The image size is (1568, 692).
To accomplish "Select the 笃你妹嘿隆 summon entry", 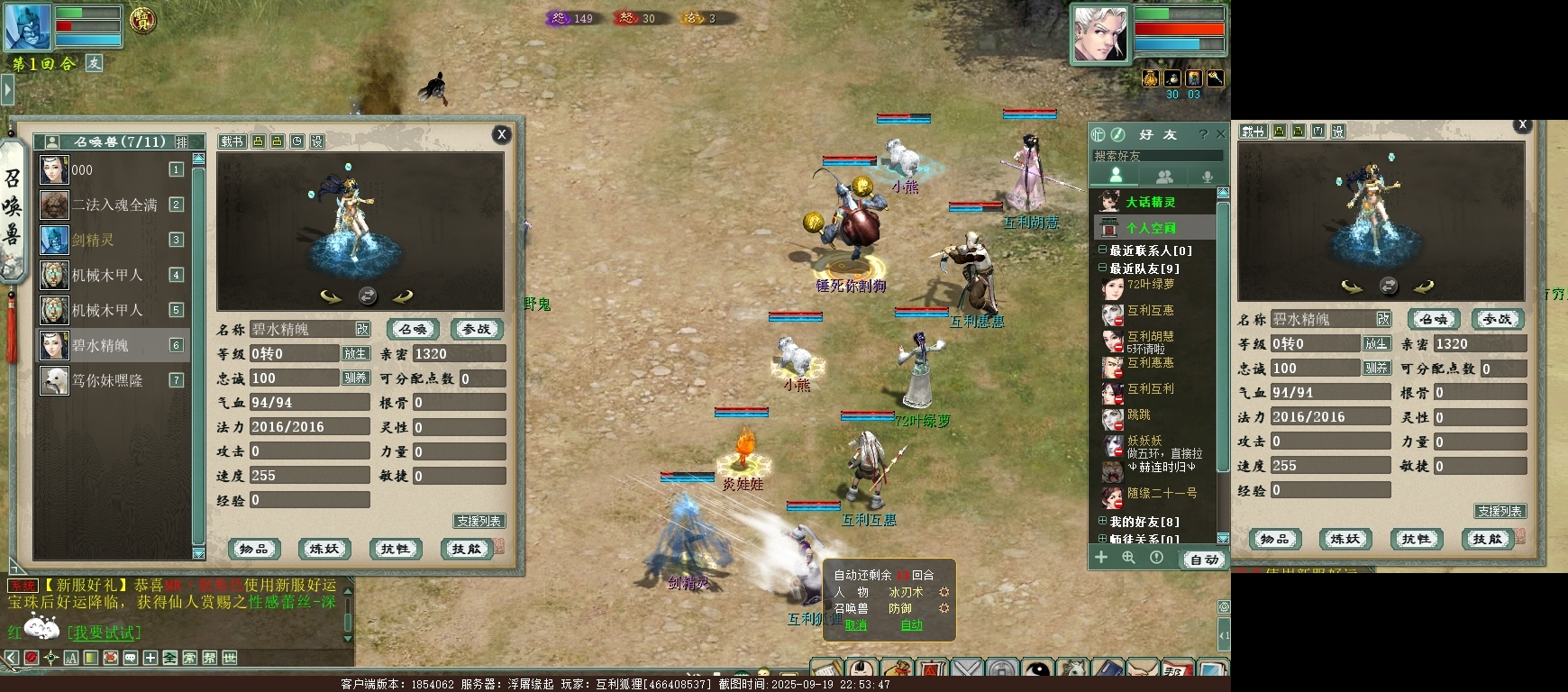I will [x=107, y=380].
